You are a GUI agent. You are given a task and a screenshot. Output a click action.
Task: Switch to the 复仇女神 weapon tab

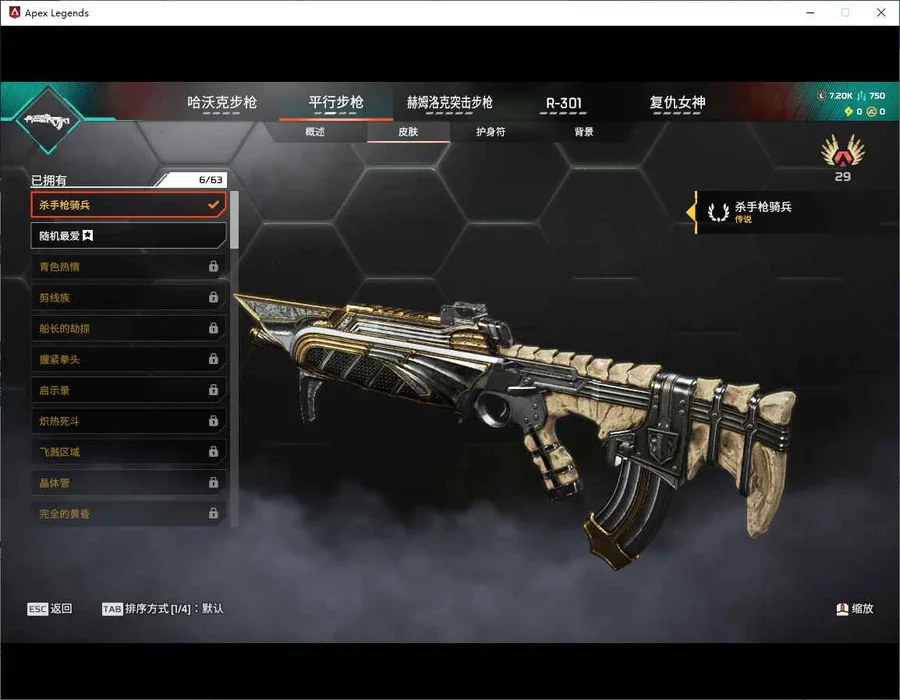pos(677,103)
